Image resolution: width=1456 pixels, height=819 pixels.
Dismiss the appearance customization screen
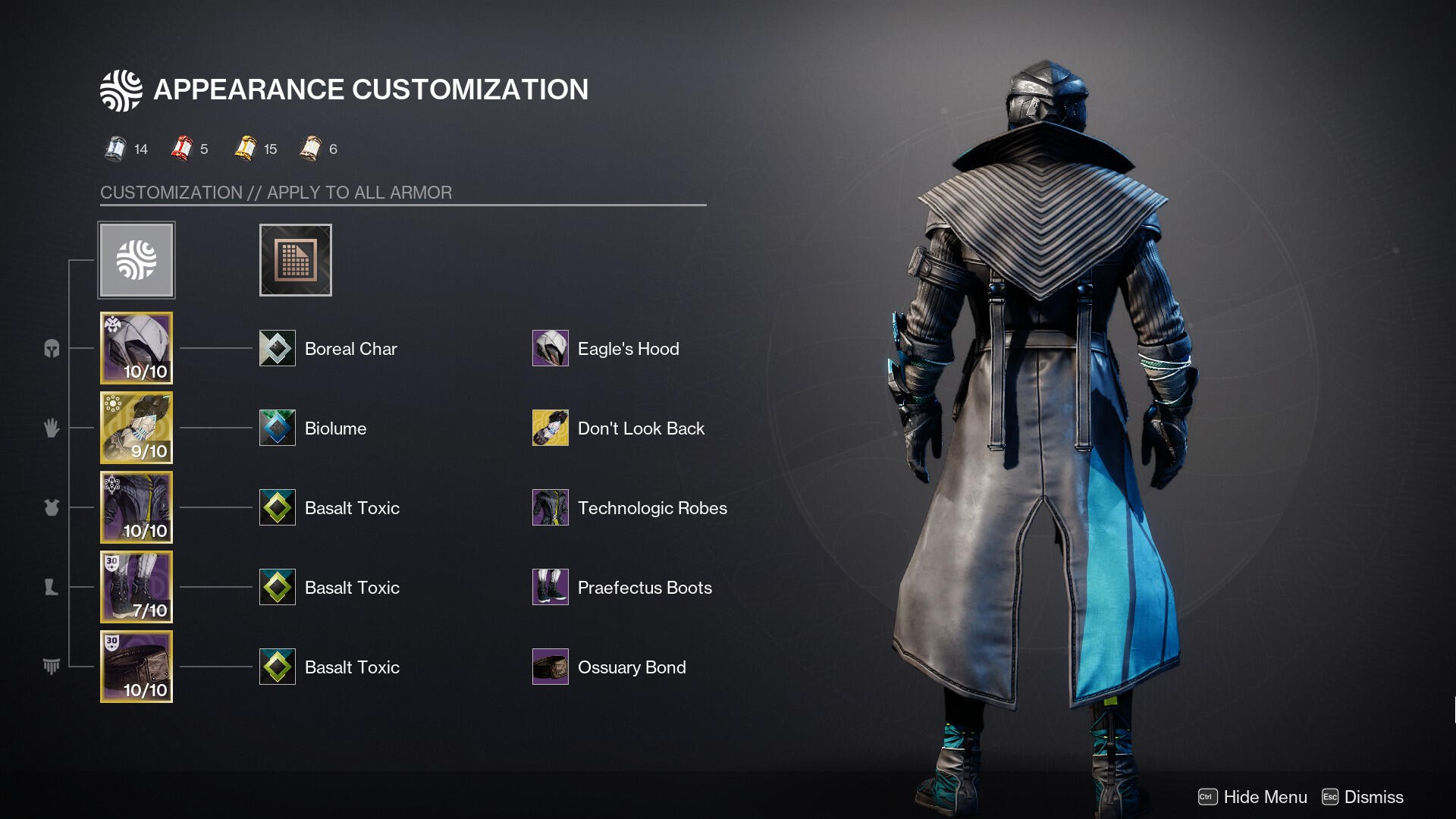(1363, 797)
